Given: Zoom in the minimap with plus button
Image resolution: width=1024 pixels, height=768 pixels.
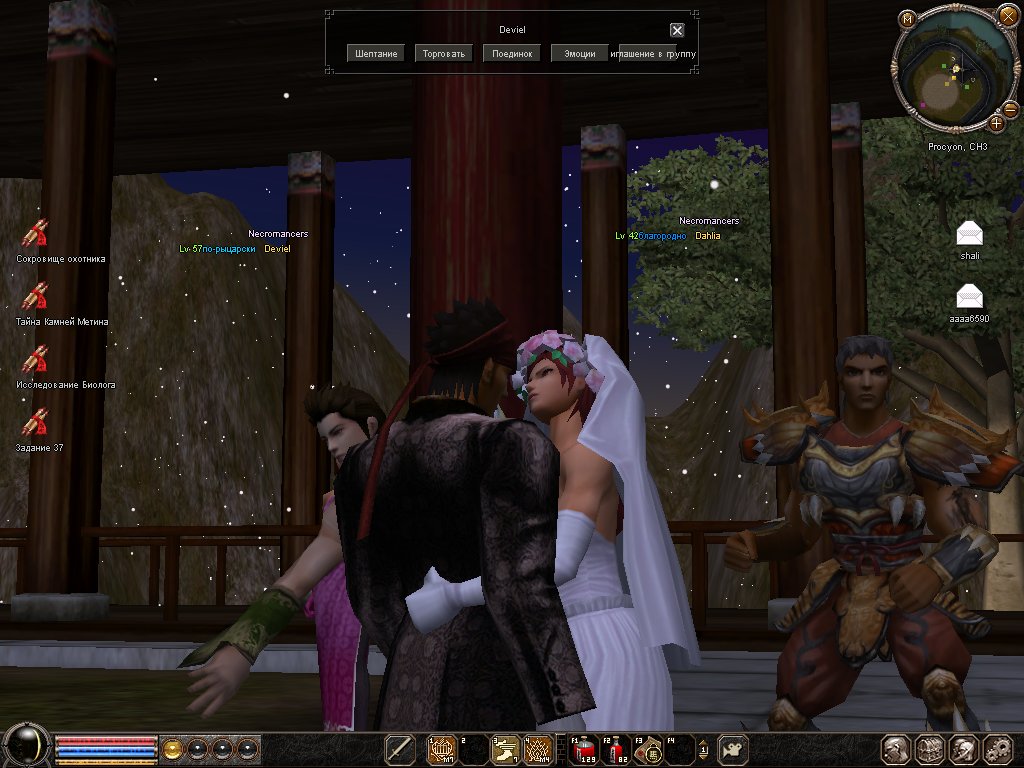Looking at the screenshot, I should (996, 124).
